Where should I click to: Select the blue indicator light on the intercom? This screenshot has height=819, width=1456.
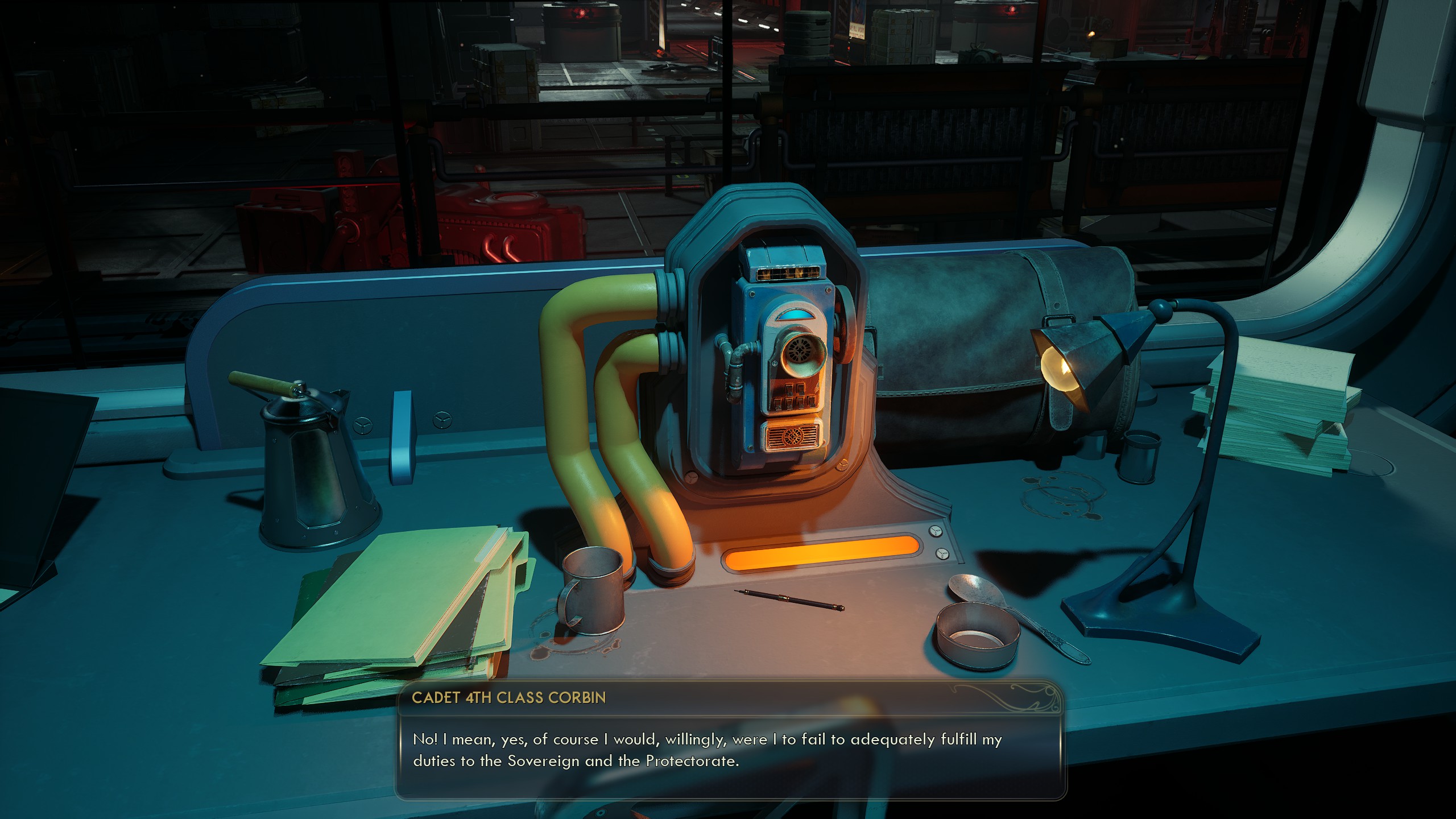[x=796, y=315]
